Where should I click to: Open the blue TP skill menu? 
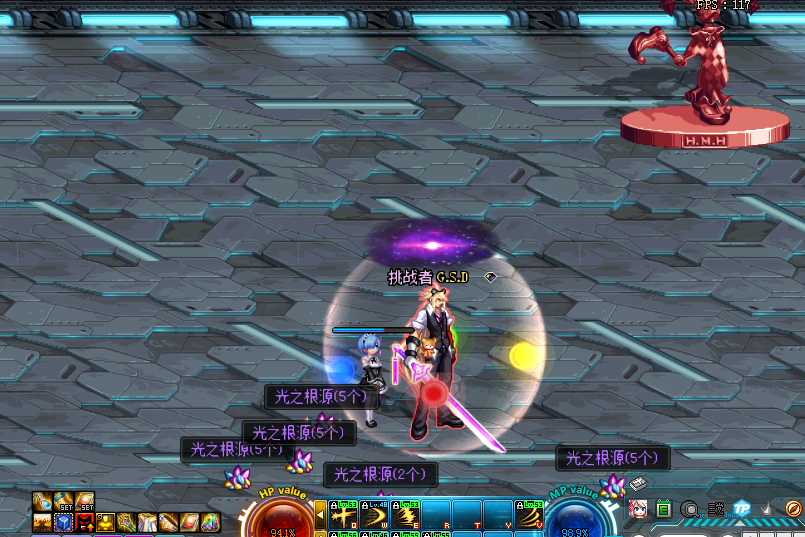[741, 509]
